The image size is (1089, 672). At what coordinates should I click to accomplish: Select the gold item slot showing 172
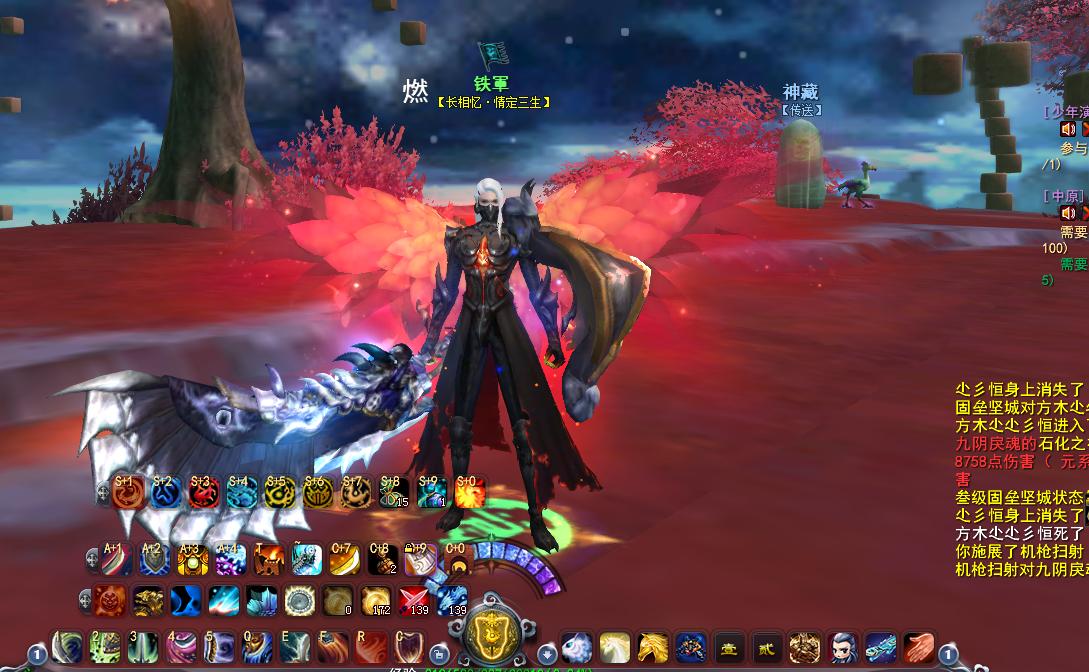click(376, 600)
